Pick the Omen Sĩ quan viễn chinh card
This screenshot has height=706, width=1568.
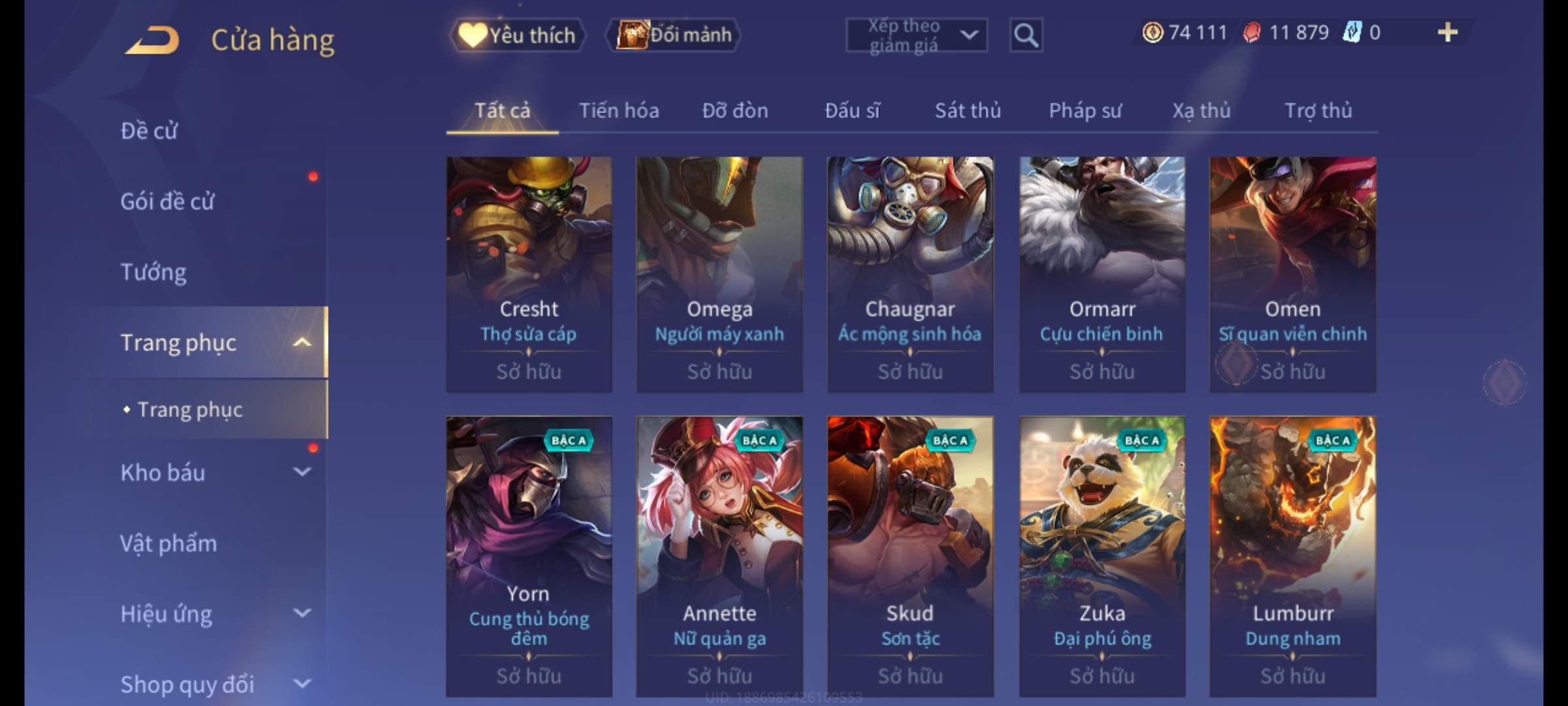(1292, 275)
